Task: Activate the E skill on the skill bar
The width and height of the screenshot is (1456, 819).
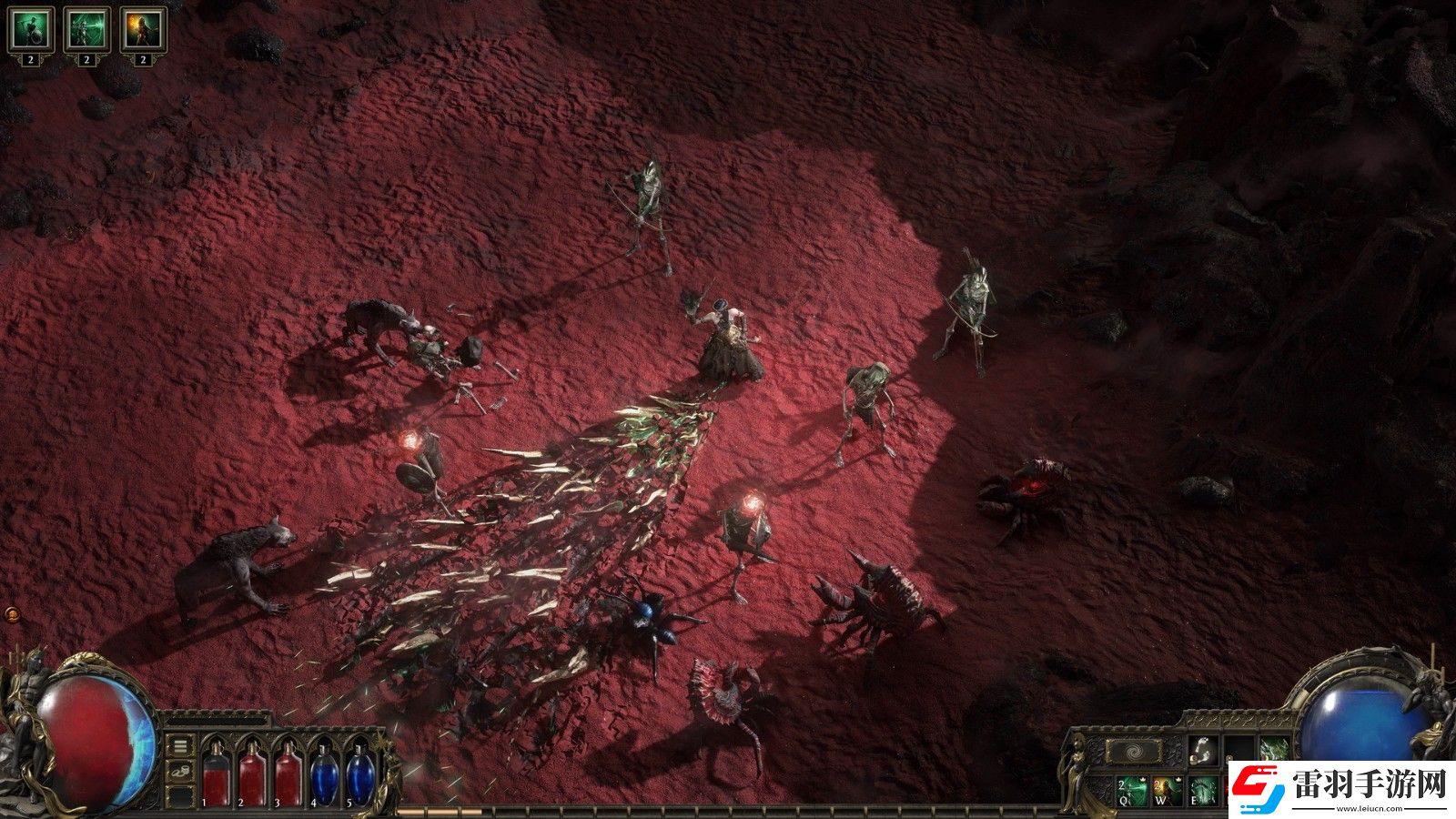Action: (1204, 790)
